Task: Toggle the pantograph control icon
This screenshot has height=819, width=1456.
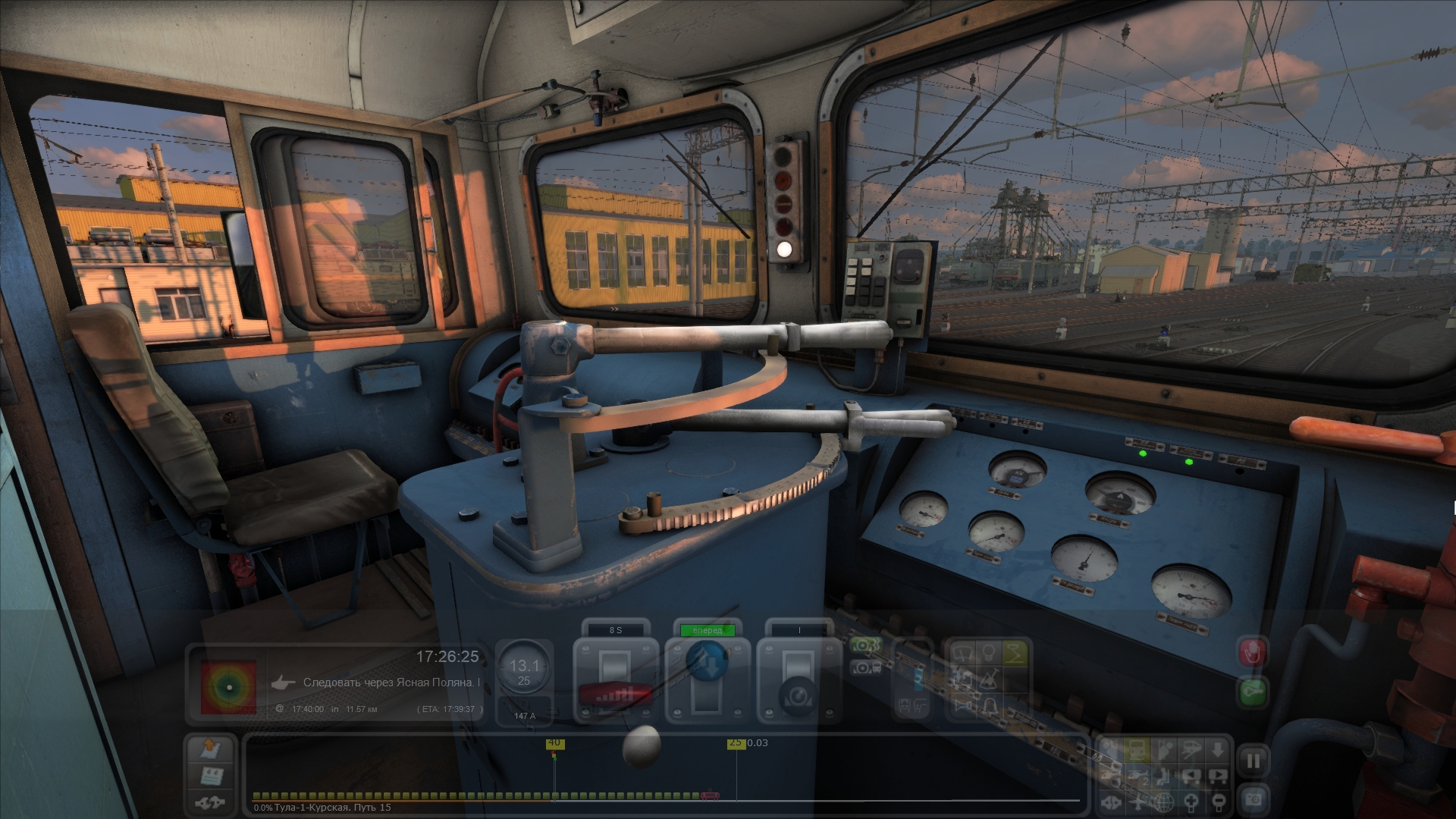Action: (x=1015, y=653)
